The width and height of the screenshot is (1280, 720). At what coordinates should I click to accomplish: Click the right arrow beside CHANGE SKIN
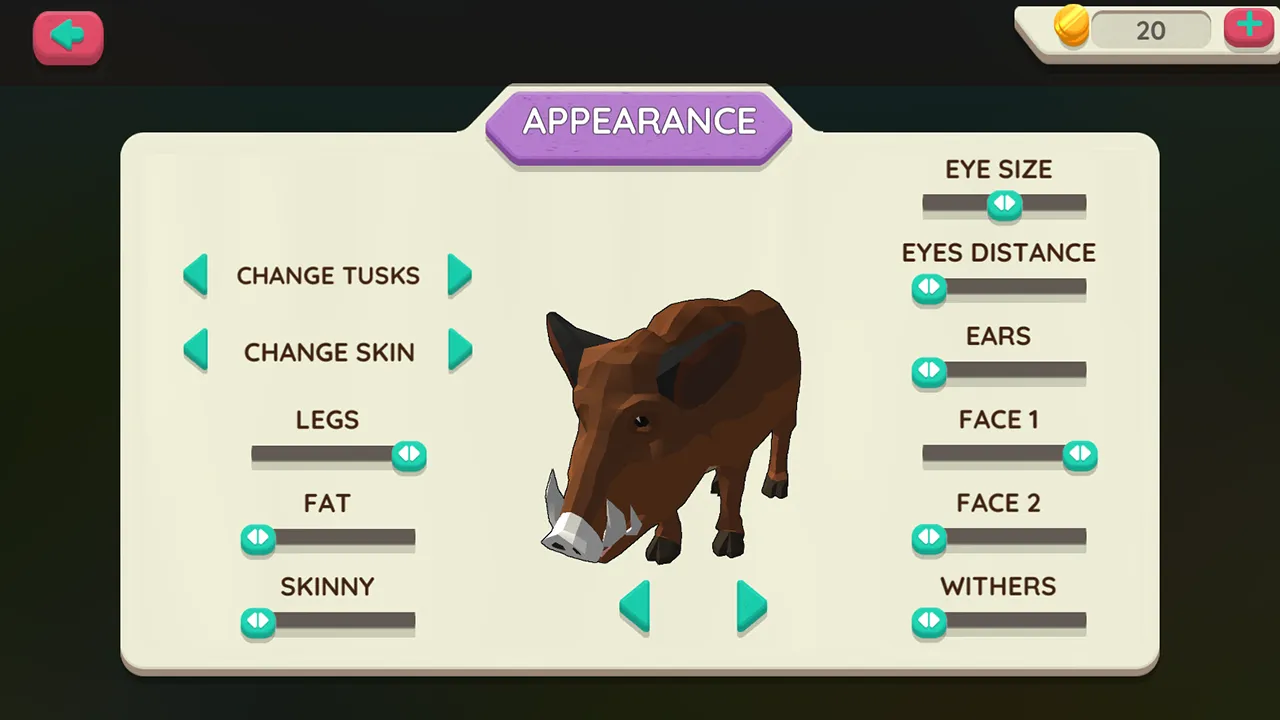460,352
